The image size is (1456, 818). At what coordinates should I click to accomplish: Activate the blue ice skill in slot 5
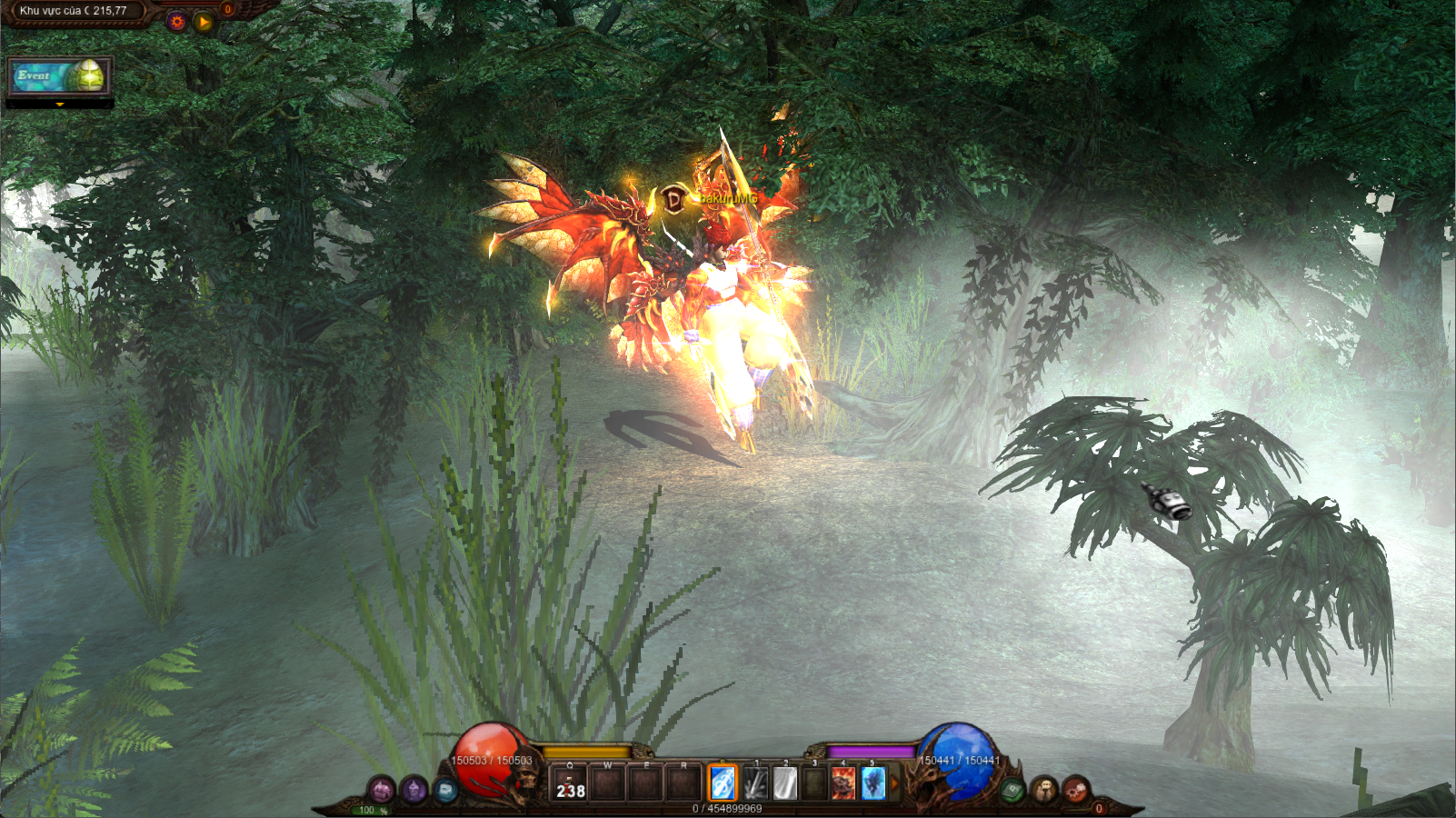[x=873, y=783]
